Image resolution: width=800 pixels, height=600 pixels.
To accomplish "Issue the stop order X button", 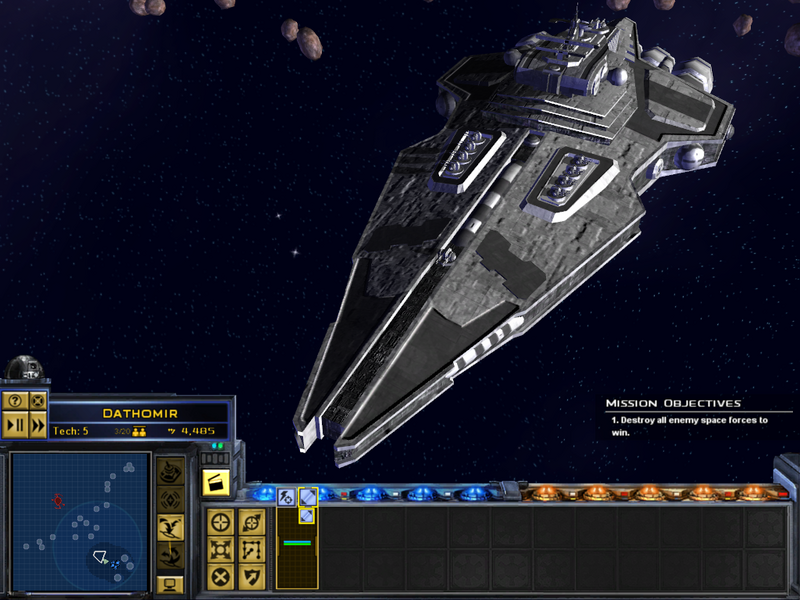I will click(222, 577).
